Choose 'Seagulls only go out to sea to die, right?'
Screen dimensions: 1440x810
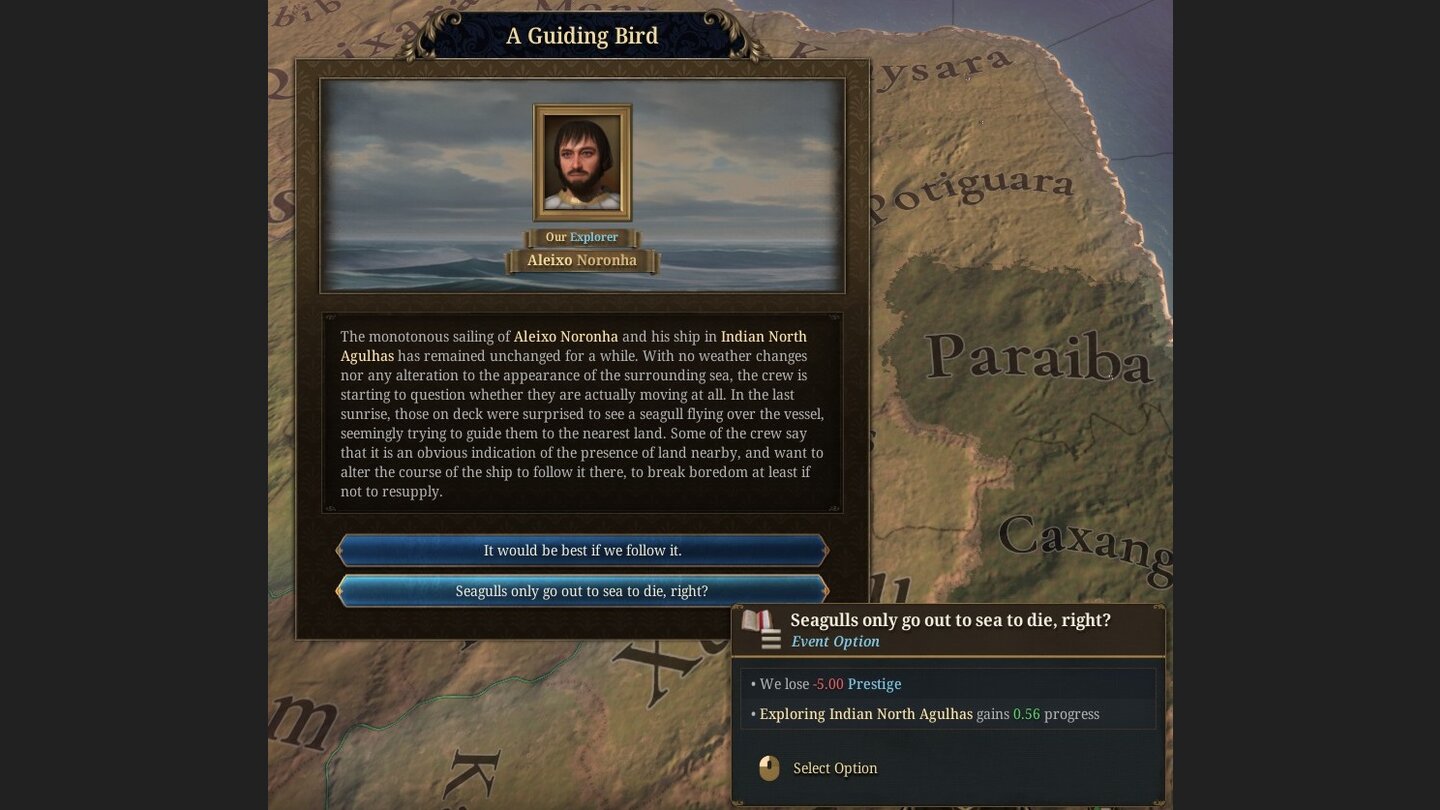[x=581, y=590]
